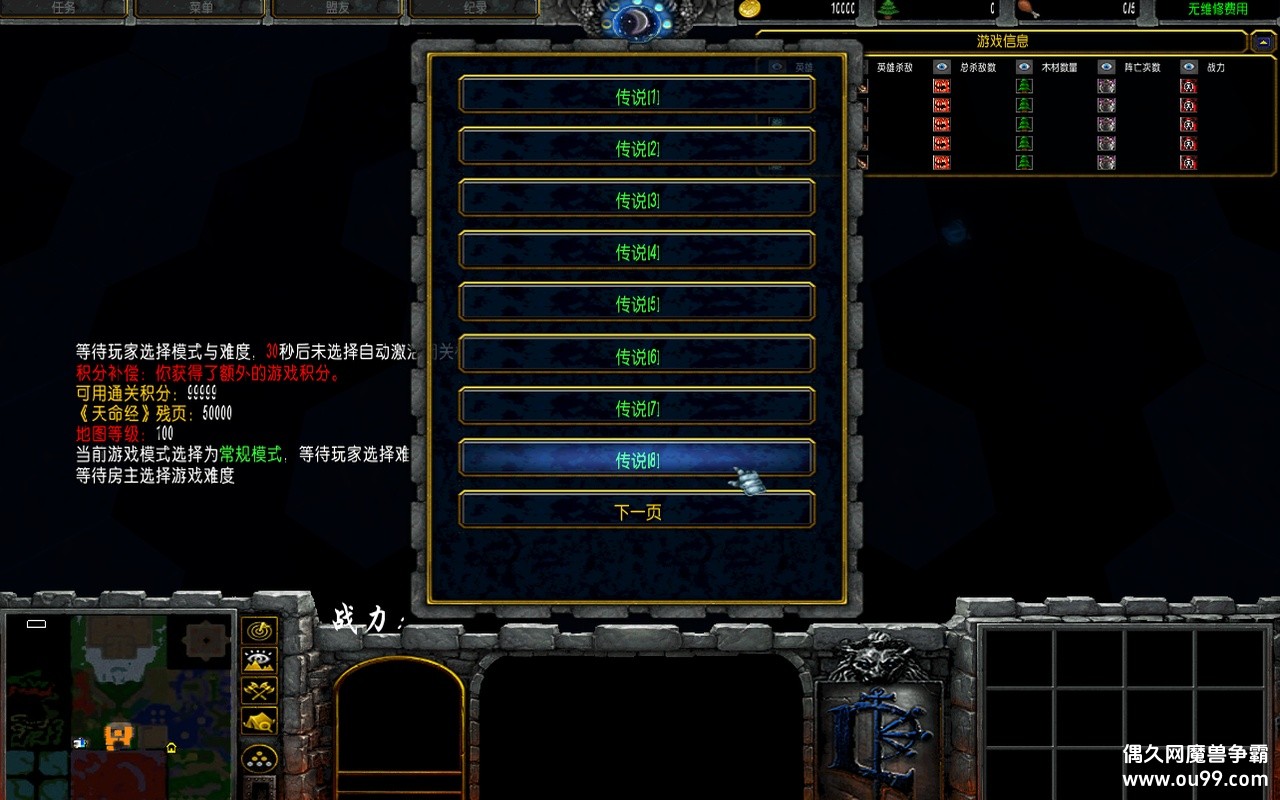Open the 盟友 menu in the top bar
This screenshot has width=1280, height=800.
pos(335,10)
